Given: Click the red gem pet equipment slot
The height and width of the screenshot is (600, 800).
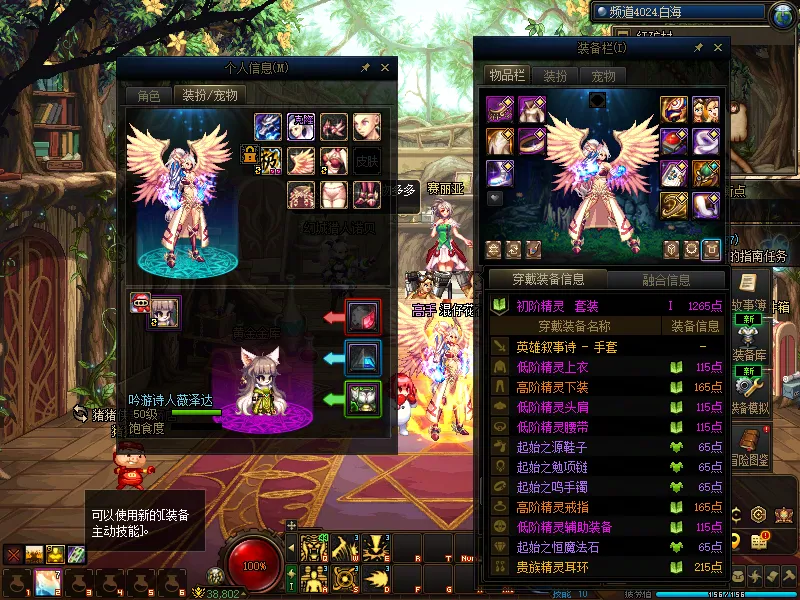Looking at the screenshot, I should pos(363,317).
